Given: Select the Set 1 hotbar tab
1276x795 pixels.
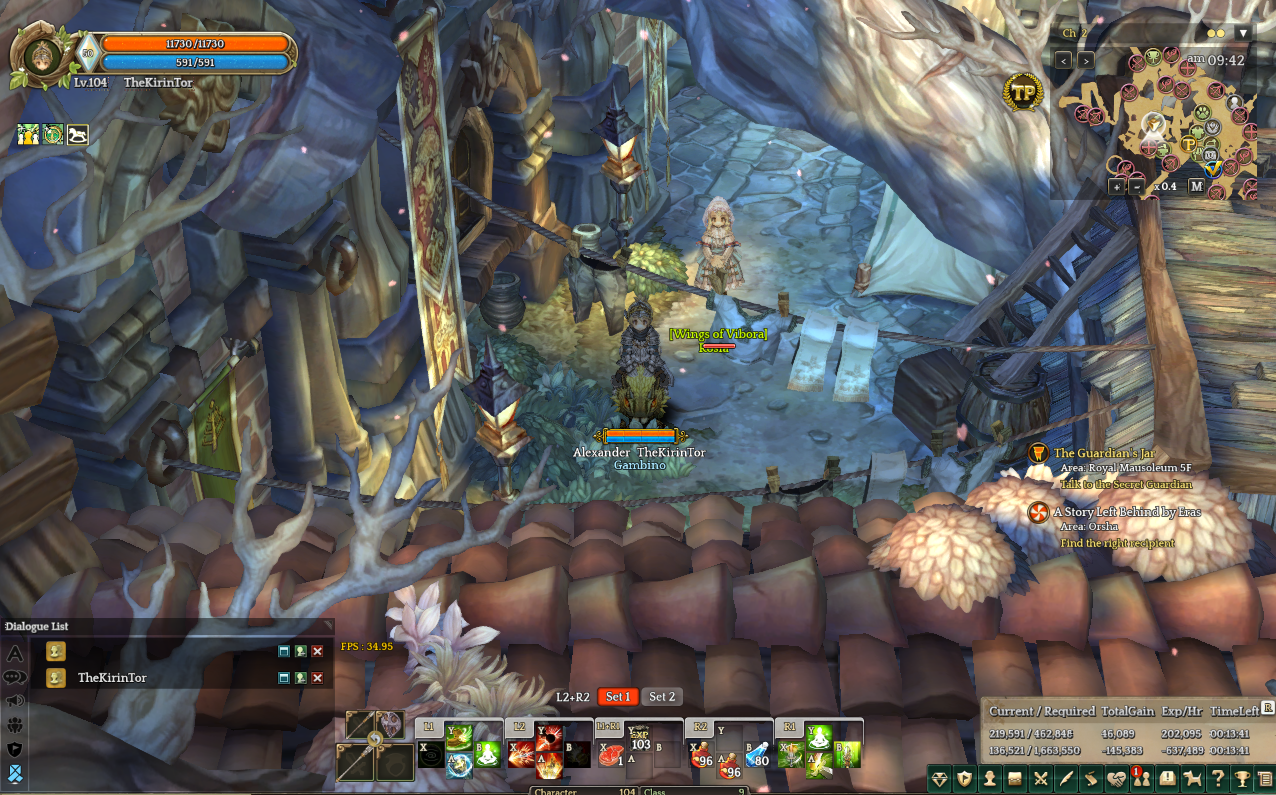Looking at the screenshot, I should coord(618,697).
